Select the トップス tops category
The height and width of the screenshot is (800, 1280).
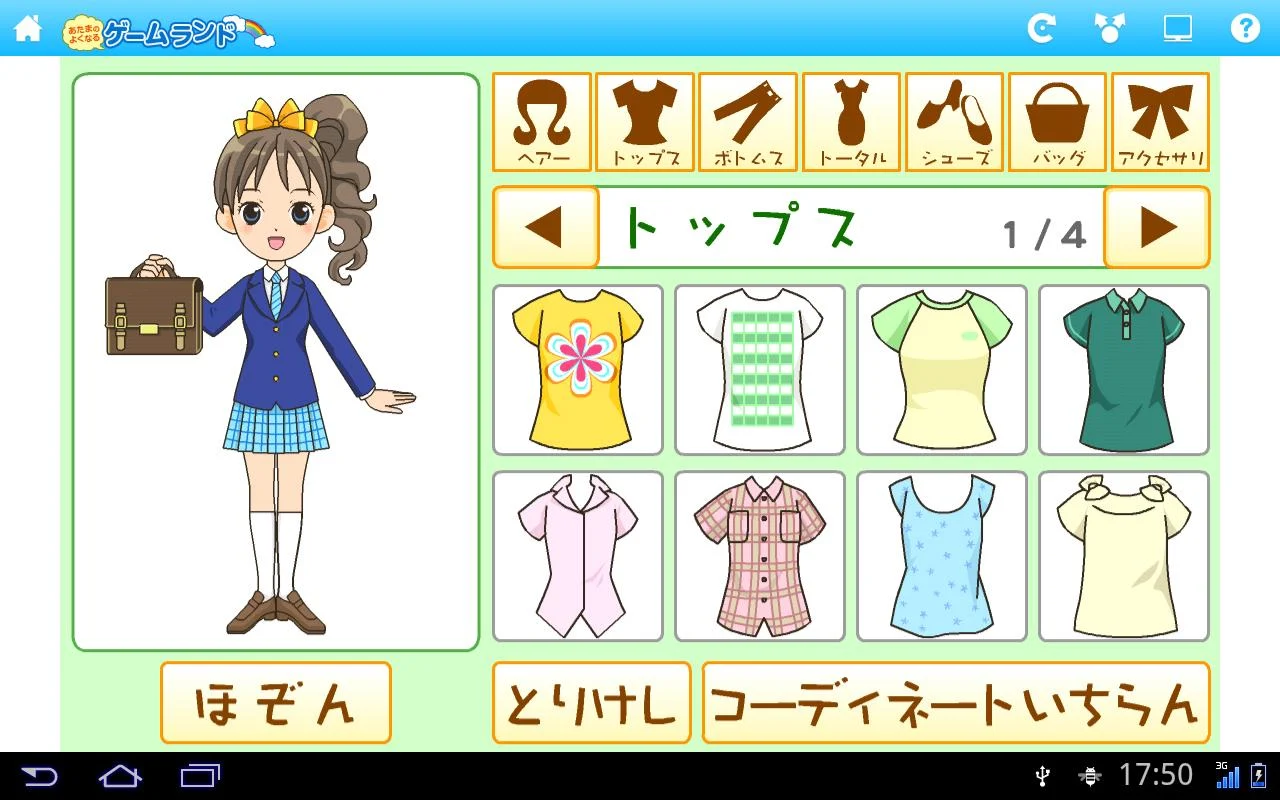point(645,120)
